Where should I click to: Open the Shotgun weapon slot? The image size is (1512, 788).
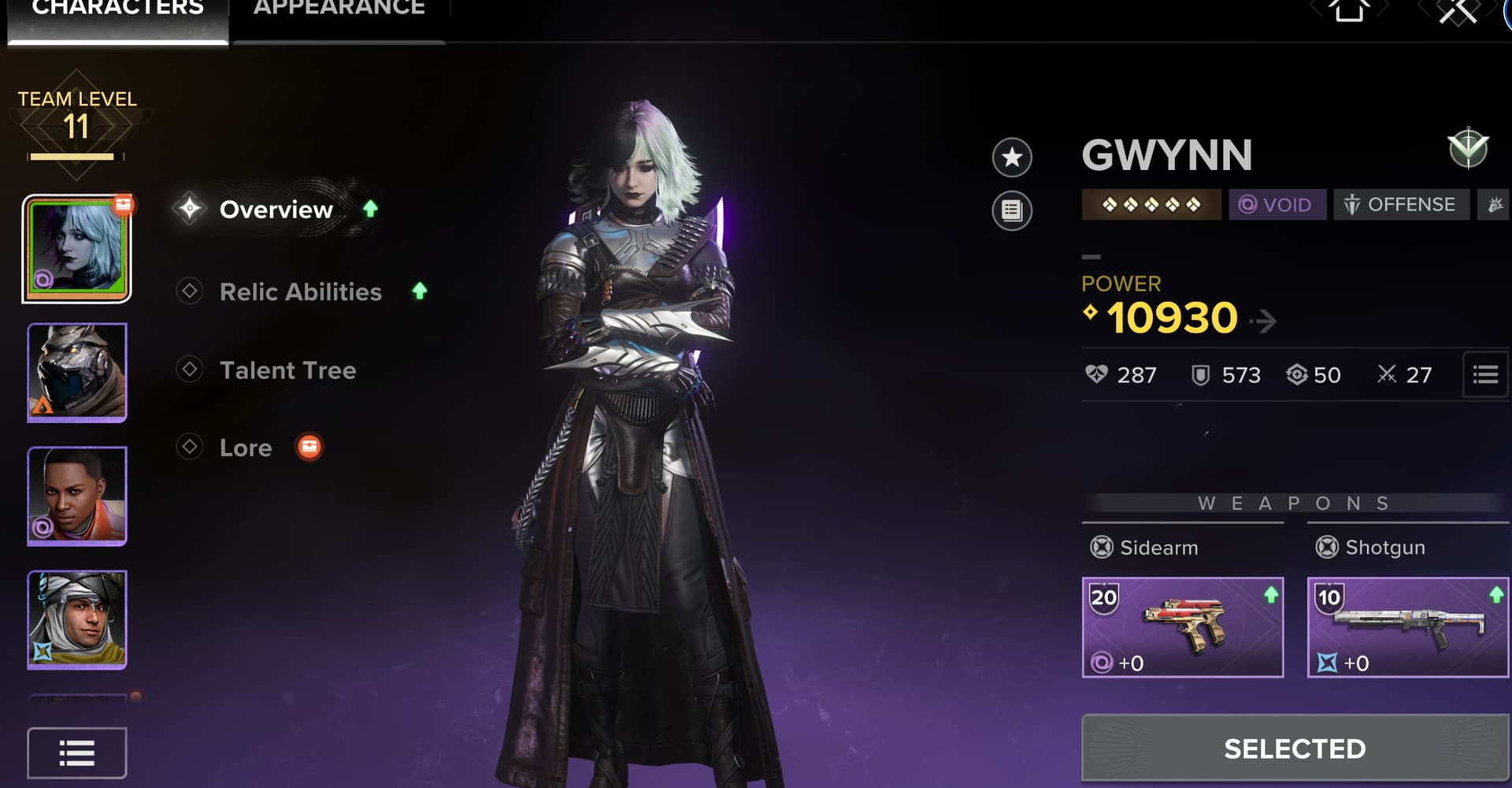click(1407, 627)
